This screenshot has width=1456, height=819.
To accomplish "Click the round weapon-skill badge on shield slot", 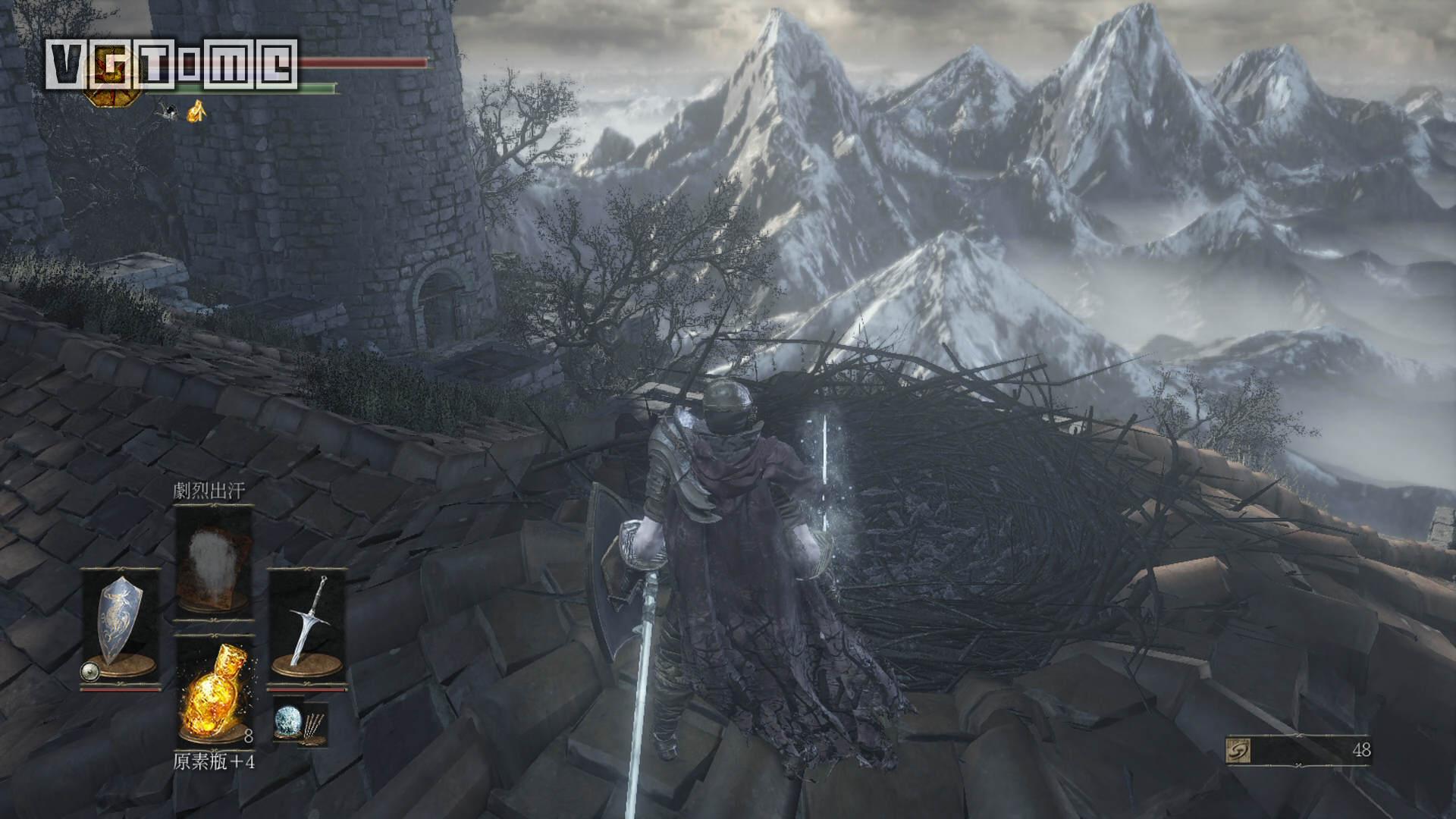I will click(90, 670).
